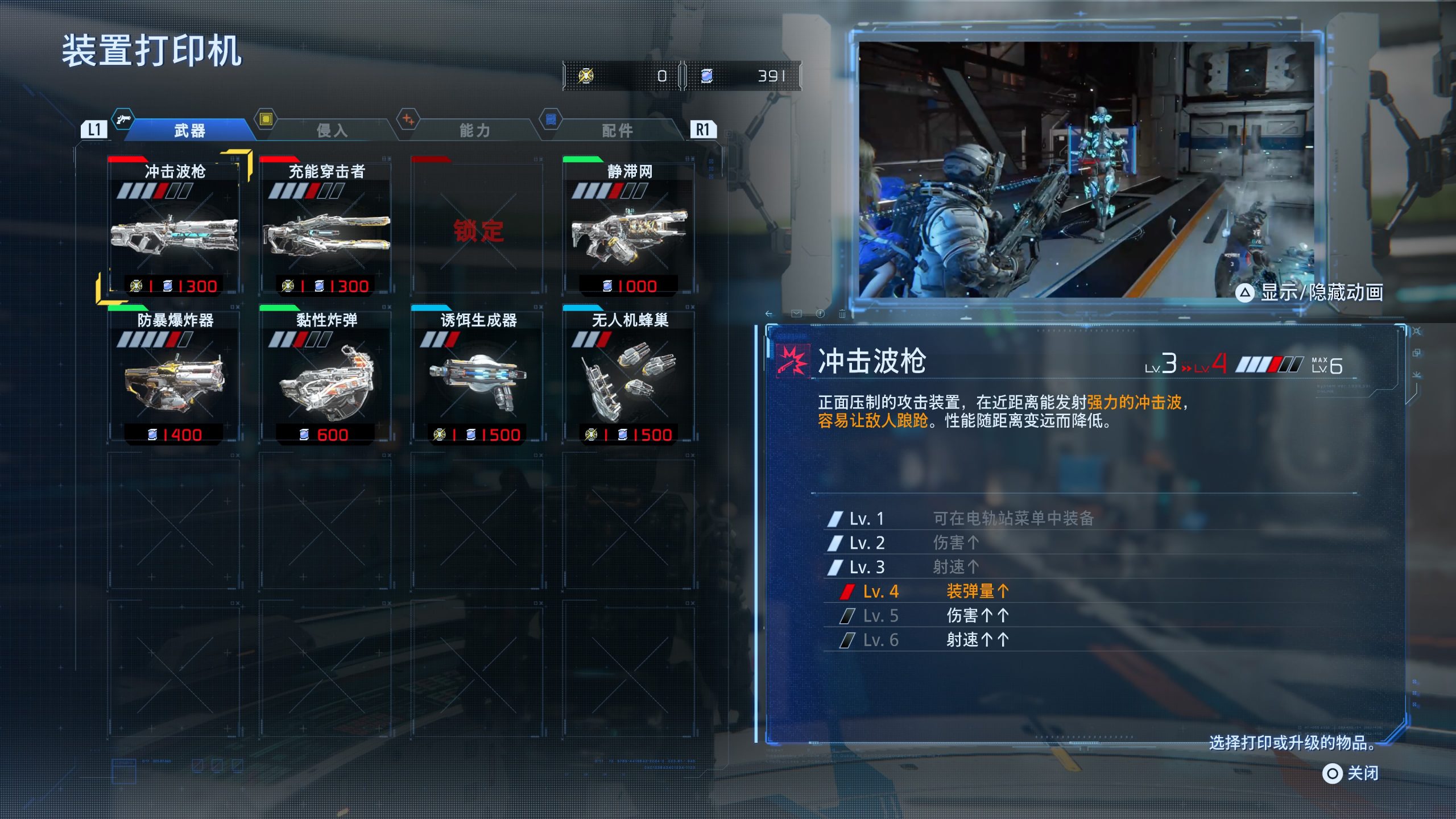Image resolution: width=1456 pixels, height=819 pixels.
Task: Select the 冲击波枪 weapon slot
Action: (174, 227)
